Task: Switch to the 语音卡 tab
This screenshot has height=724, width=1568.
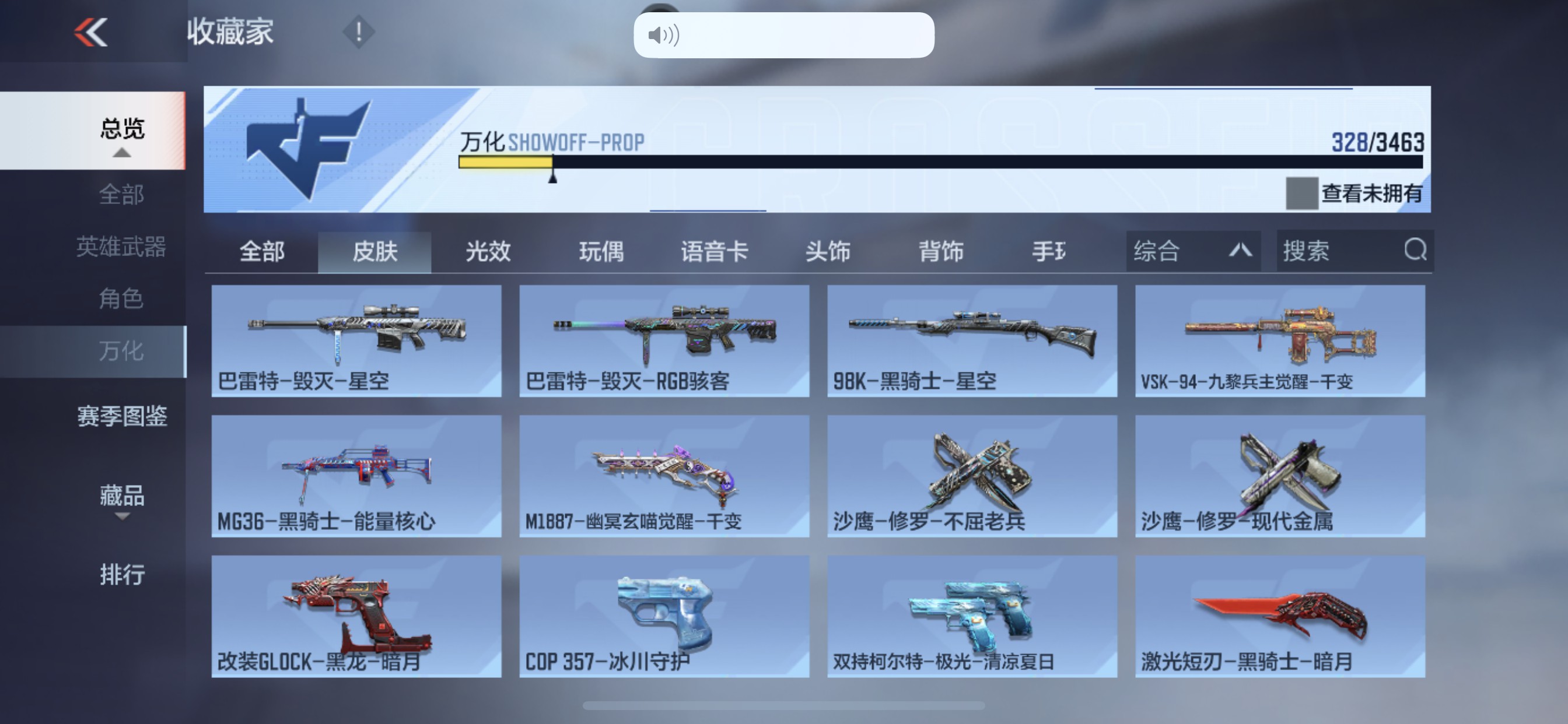Action: 715,251
